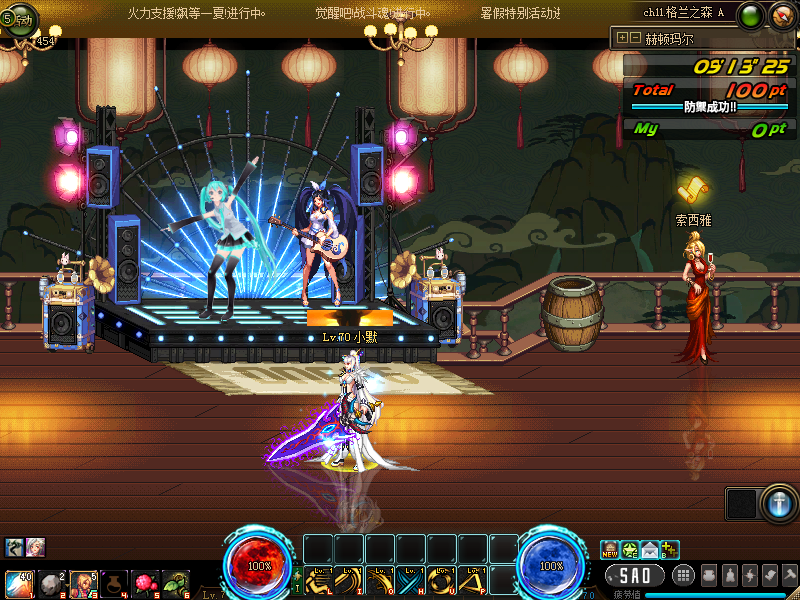The image size is (800, 600).
Task: Use the grey stone item slot
Action: pyautogui.click(x=50, y=582)
